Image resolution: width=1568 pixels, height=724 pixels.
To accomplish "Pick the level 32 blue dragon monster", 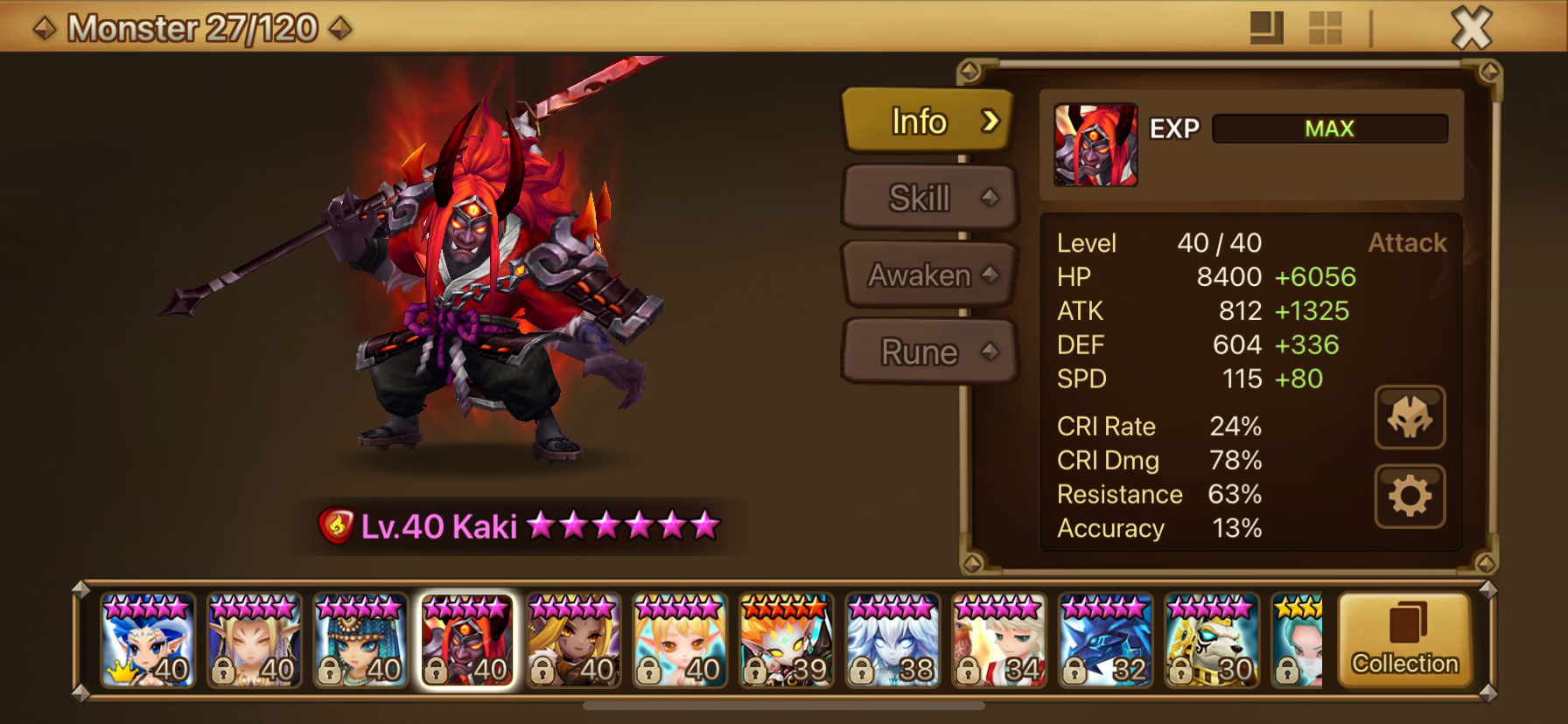I will point(1106,641).
